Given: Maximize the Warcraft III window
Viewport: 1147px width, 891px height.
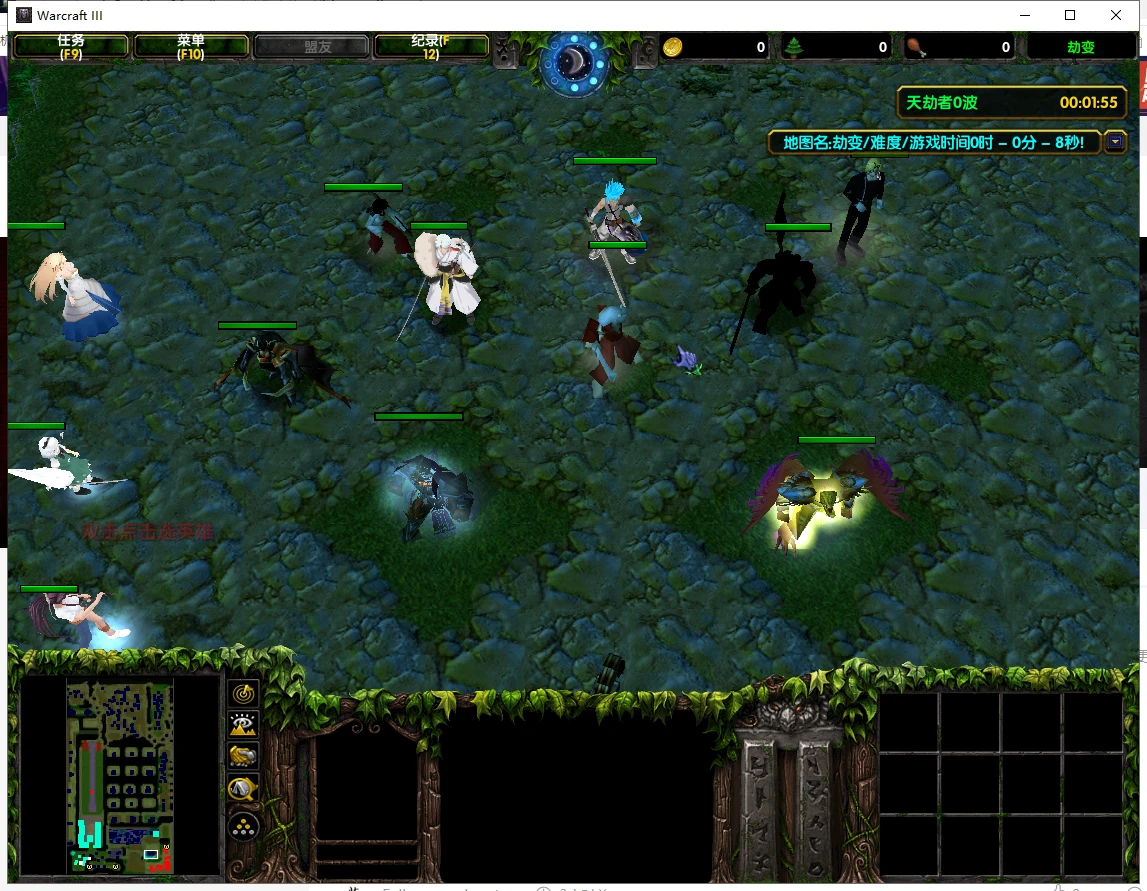Looking at the screenshot, I should point(1070,15).
